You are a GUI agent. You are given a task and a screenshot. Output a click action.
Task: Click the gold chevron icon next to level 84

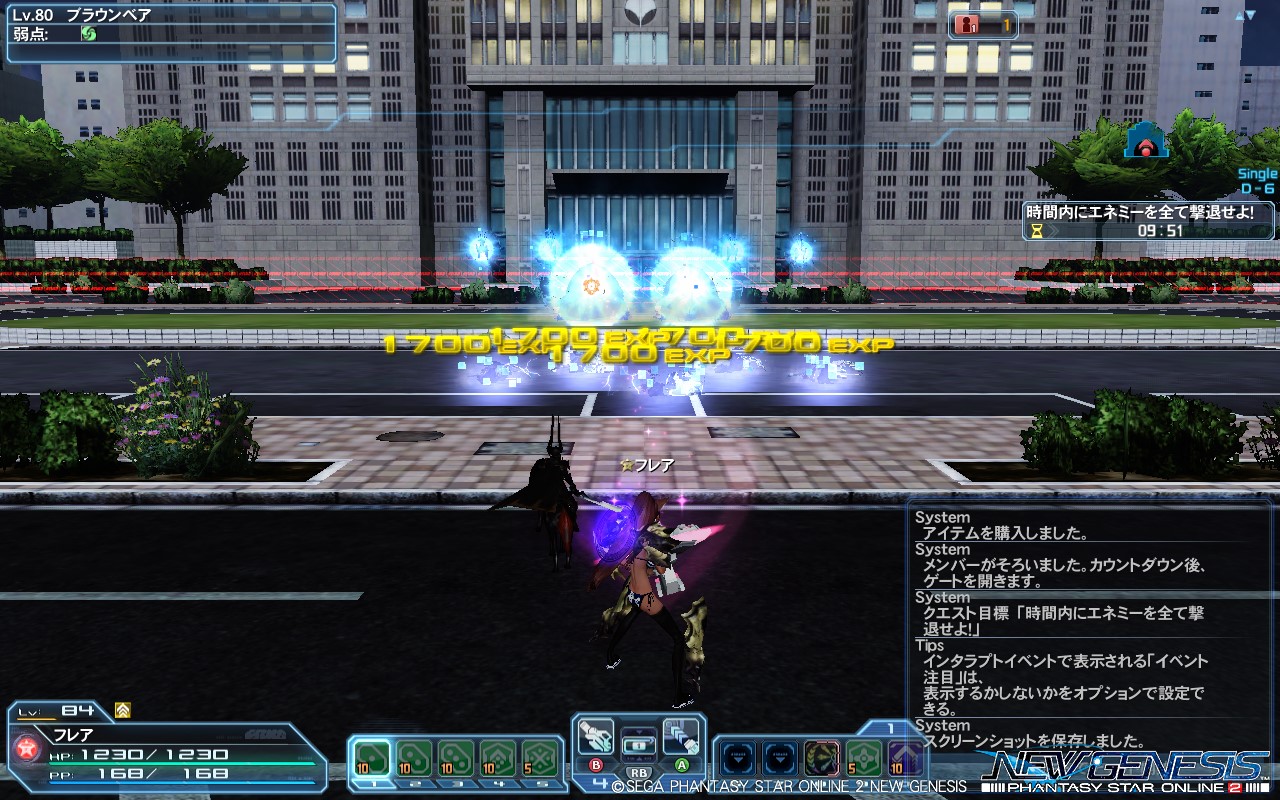tap(122, 711)
